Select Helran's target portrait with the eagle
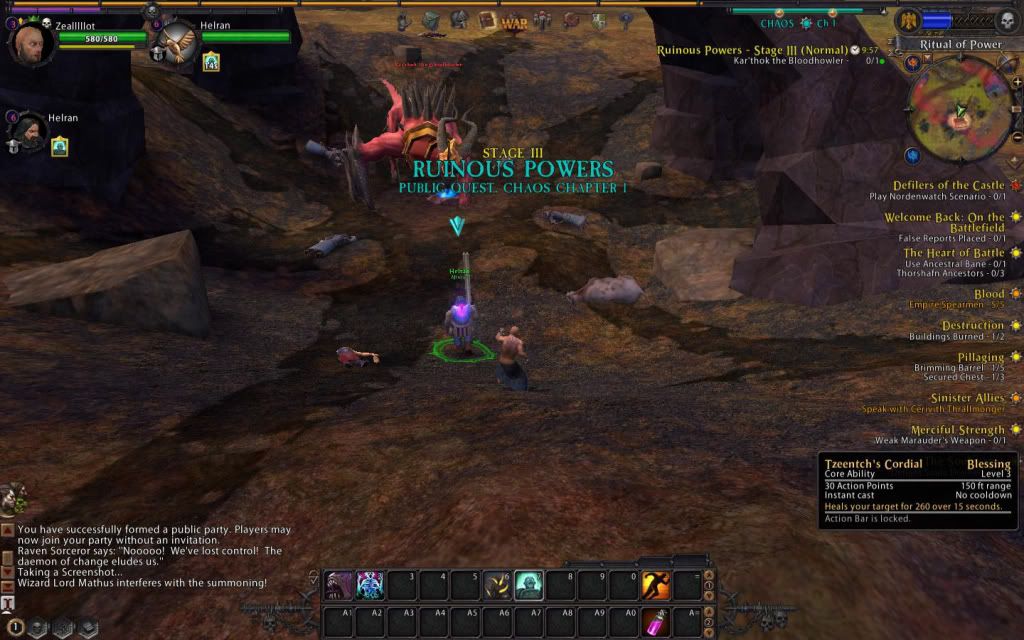This screenshot has height=640, width=1024. point(178,43)
